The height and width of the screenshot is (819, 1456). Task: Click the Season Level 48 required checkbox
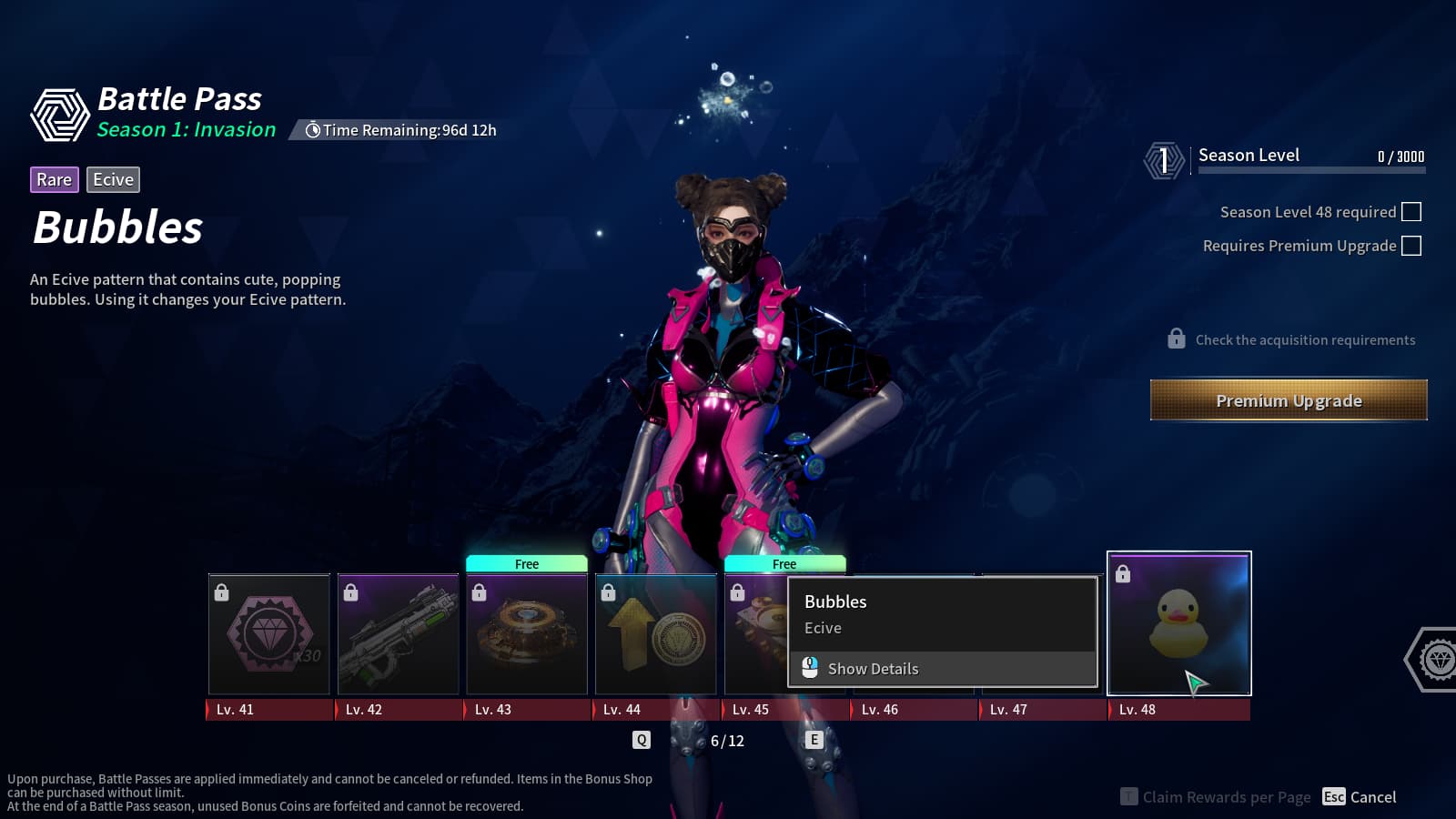(x=1411, y=212)
